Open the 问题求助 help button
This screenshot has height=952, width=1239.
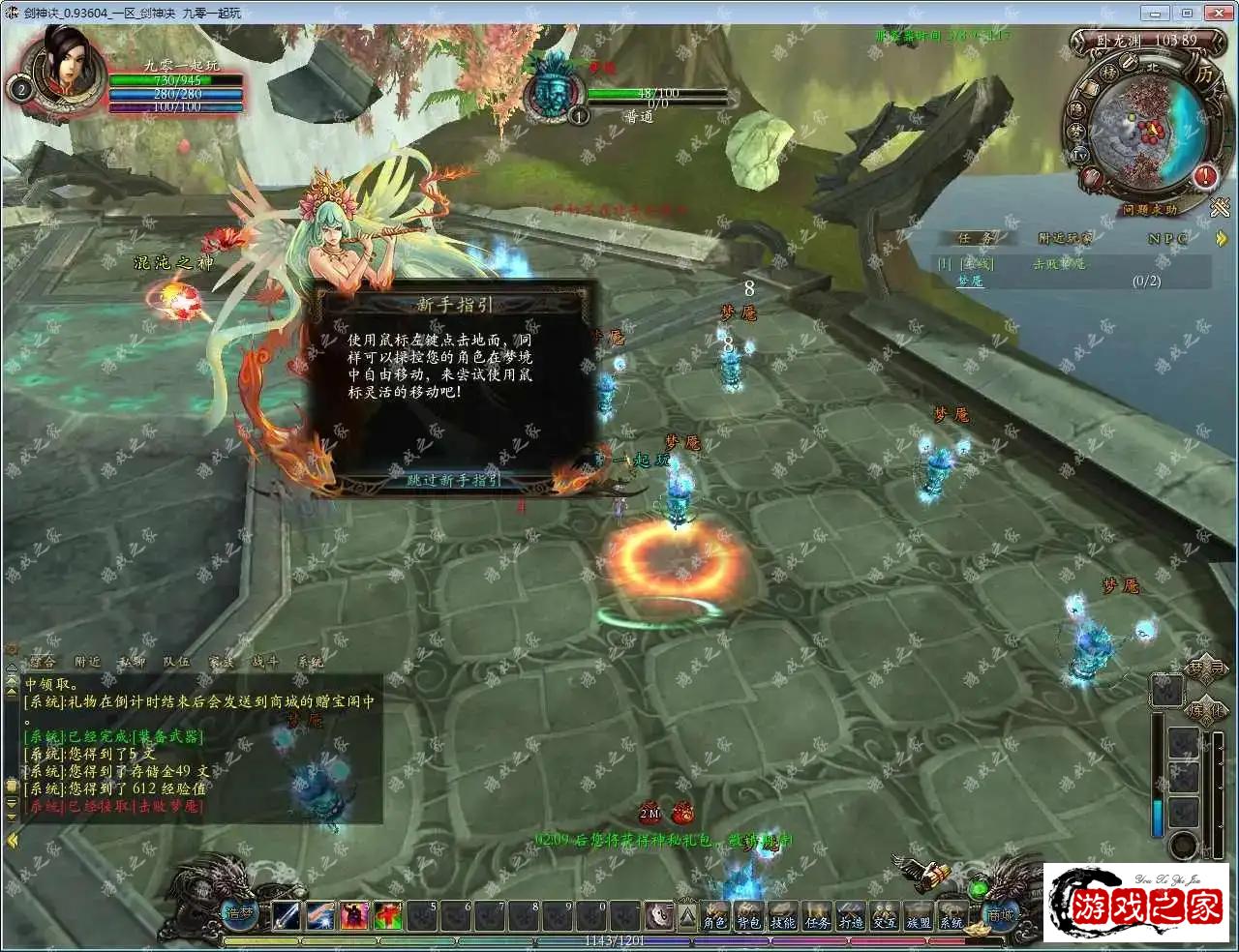click(x=1150, y=209)
